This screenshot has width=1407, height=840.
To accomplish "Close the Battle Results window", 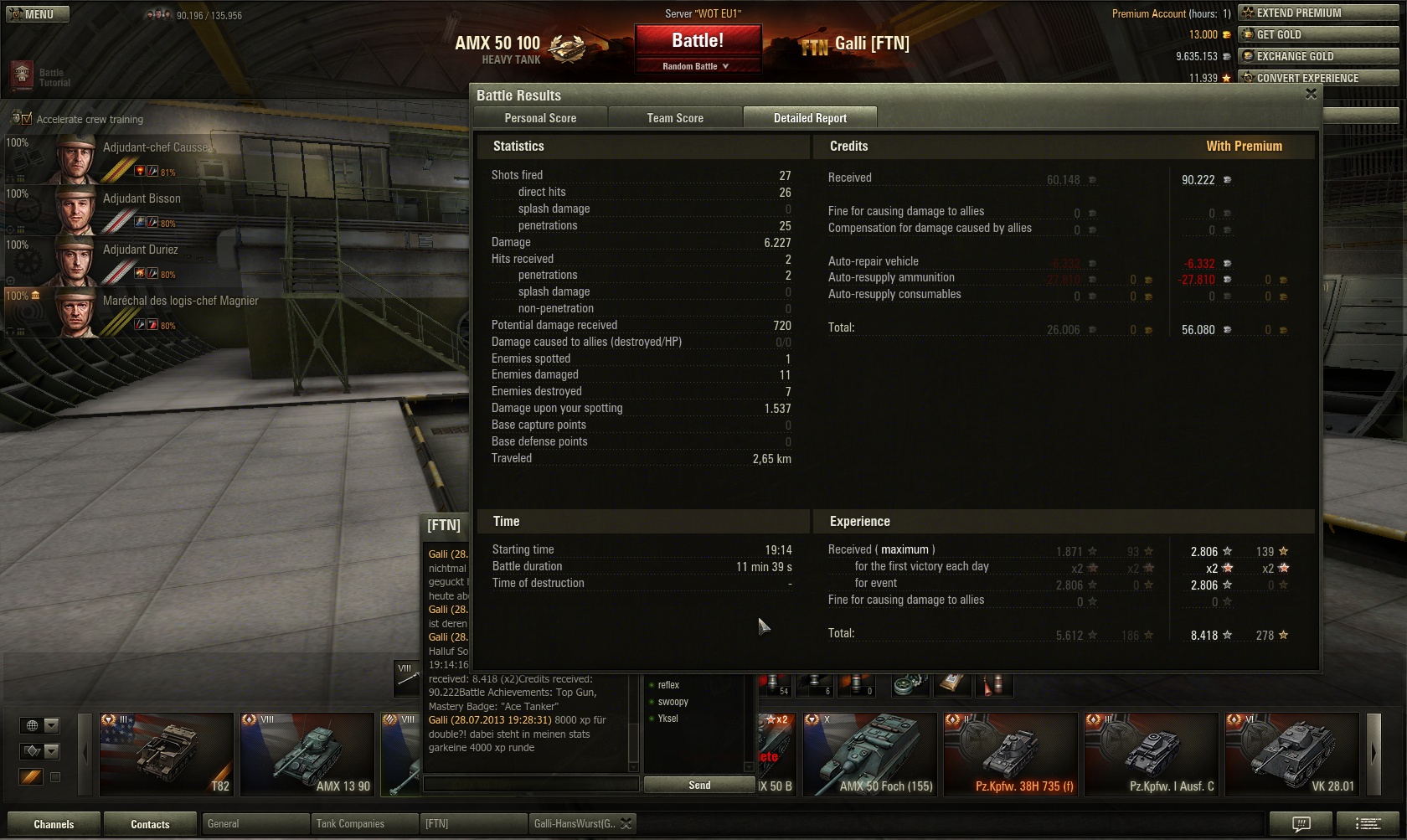I will [x=1311, y=94].
